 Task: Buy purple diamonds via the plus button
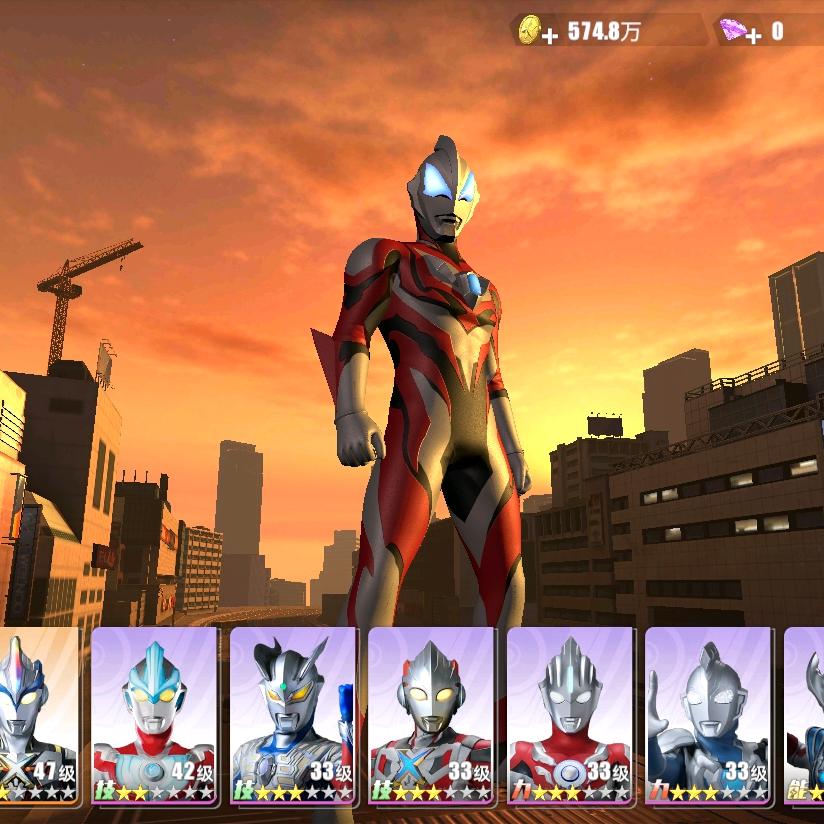pos(752,36)
